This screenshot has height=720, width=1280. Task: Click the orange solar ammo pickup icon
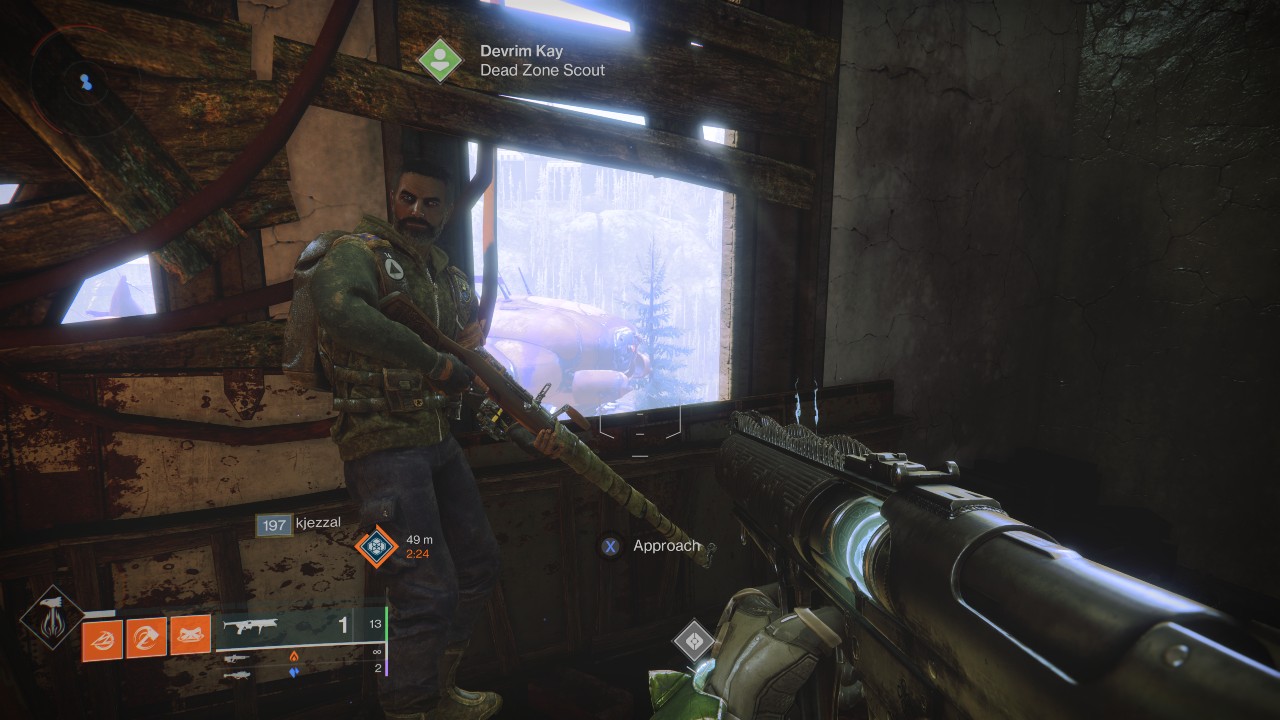pos(293,656)
